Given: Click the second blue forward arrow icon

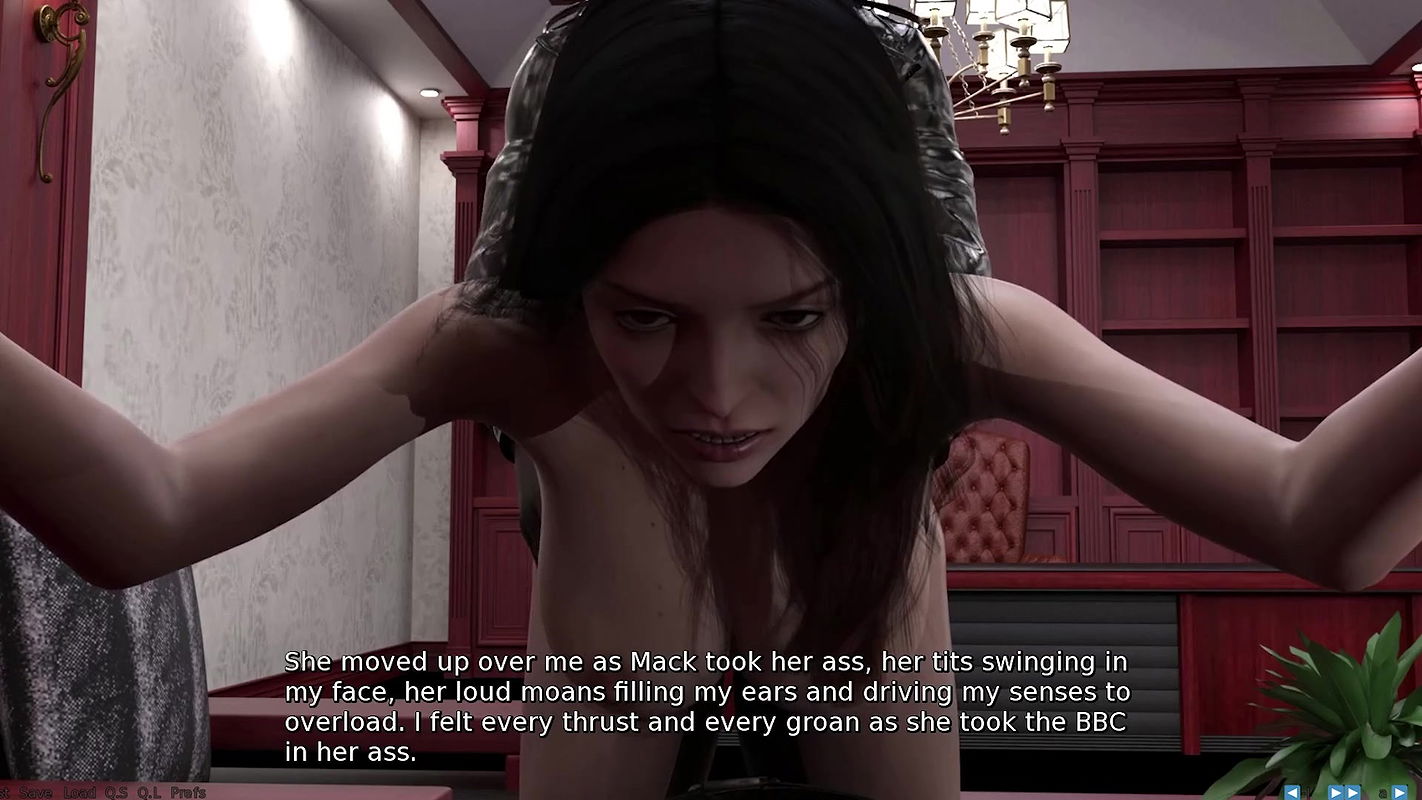Looking at the screenshot, I should click(1353, 792).
